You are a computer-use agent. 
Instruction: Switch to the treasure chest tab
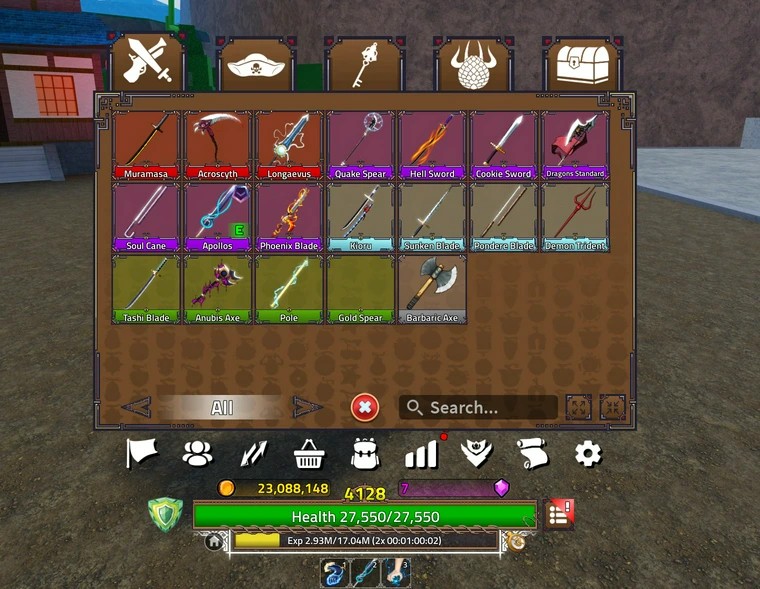(x=581, y=65)
